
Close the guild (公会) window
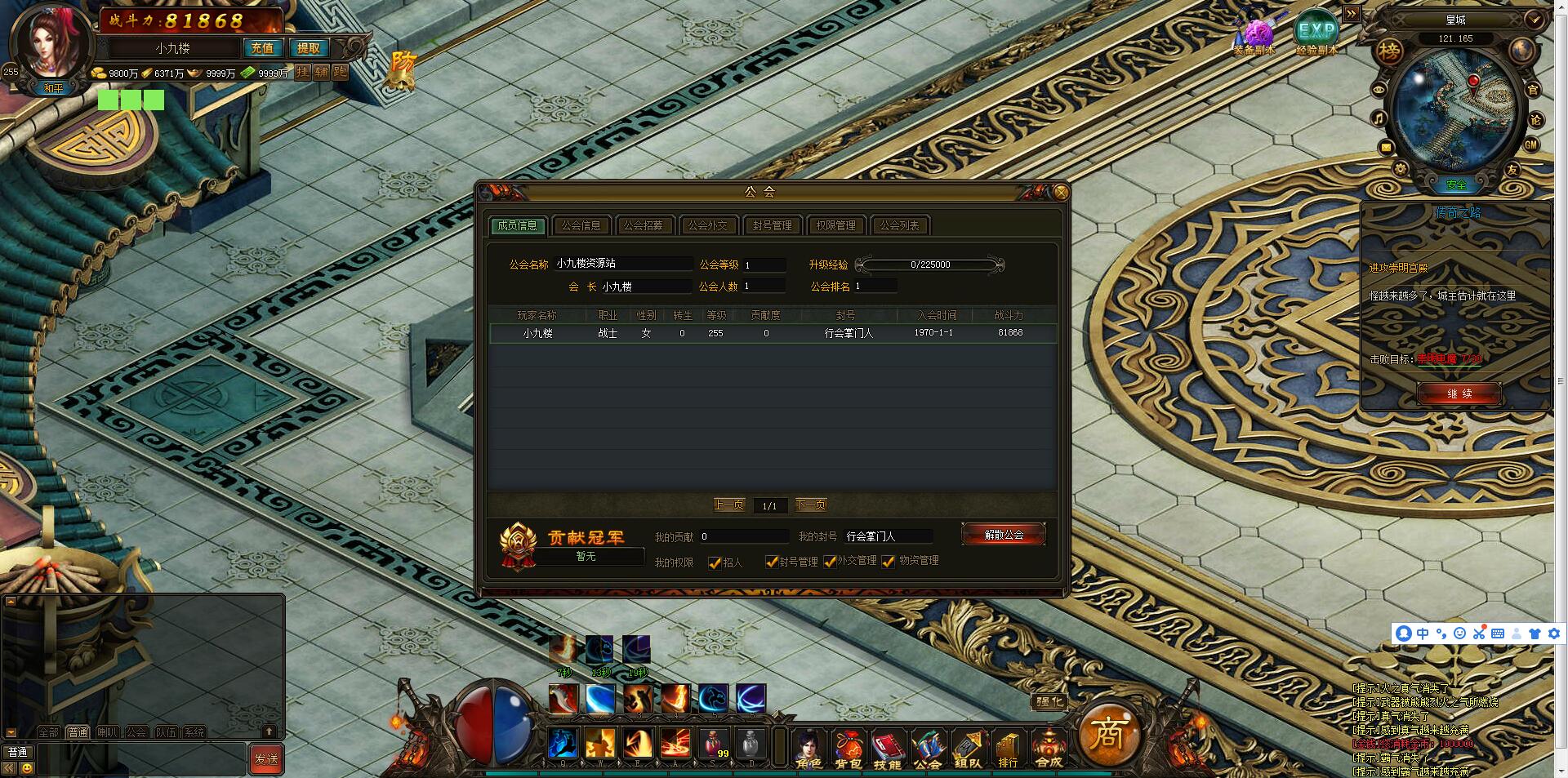pyautogui.click(x=1060, y=193)
